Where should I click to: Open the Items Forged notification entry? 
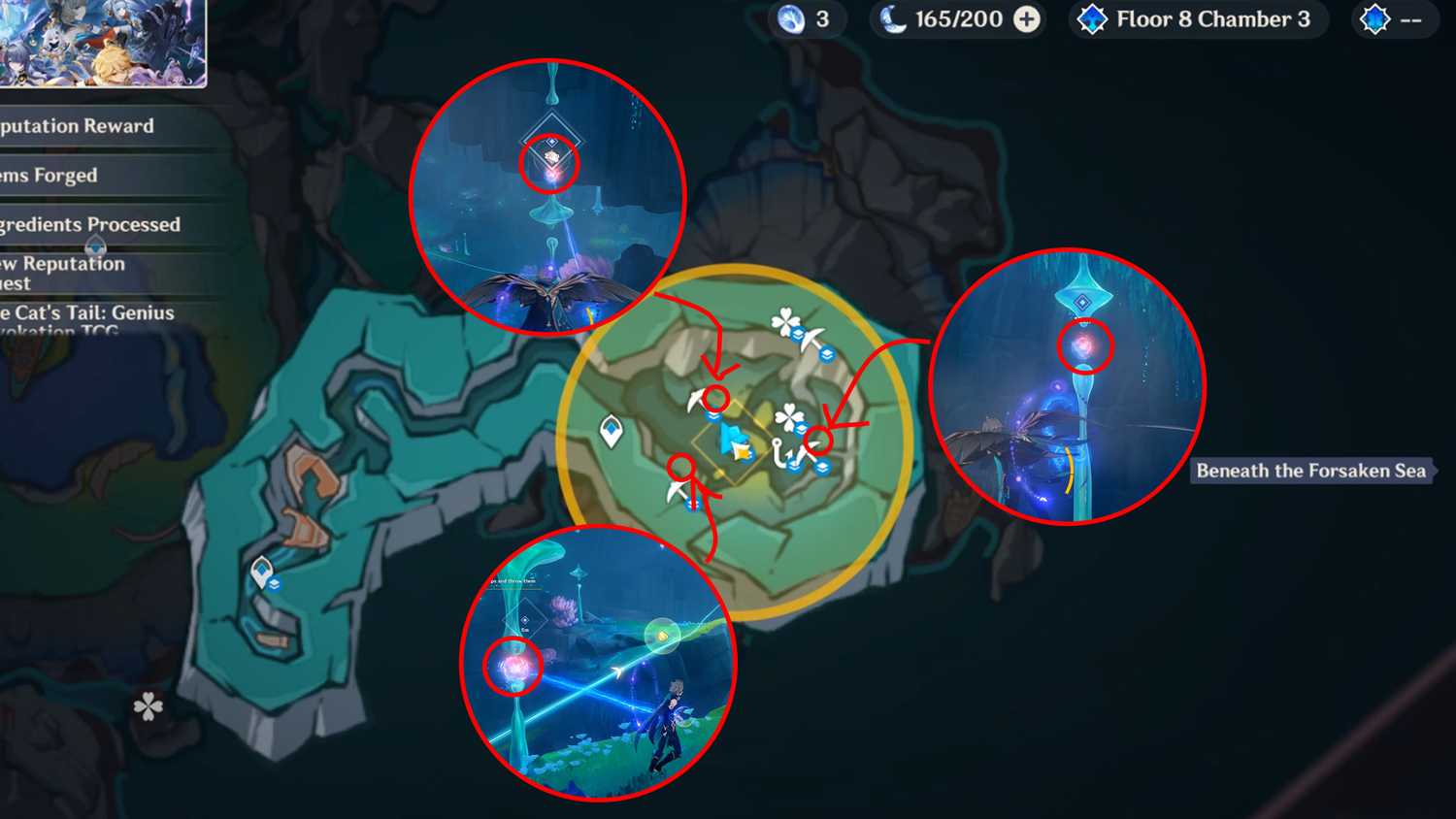pos(49,176)
